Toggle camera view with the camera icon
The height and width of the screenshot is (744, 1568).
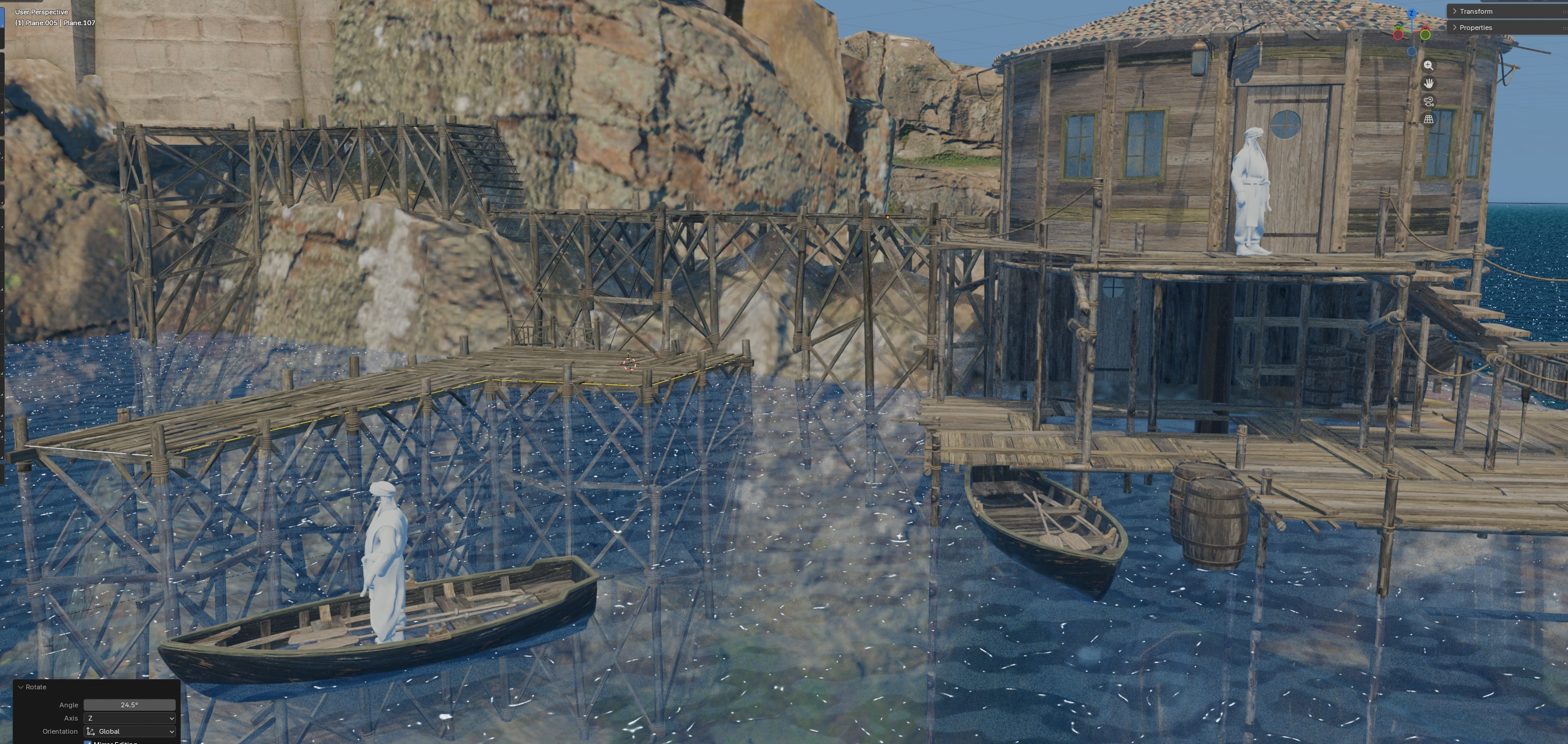1429,101
